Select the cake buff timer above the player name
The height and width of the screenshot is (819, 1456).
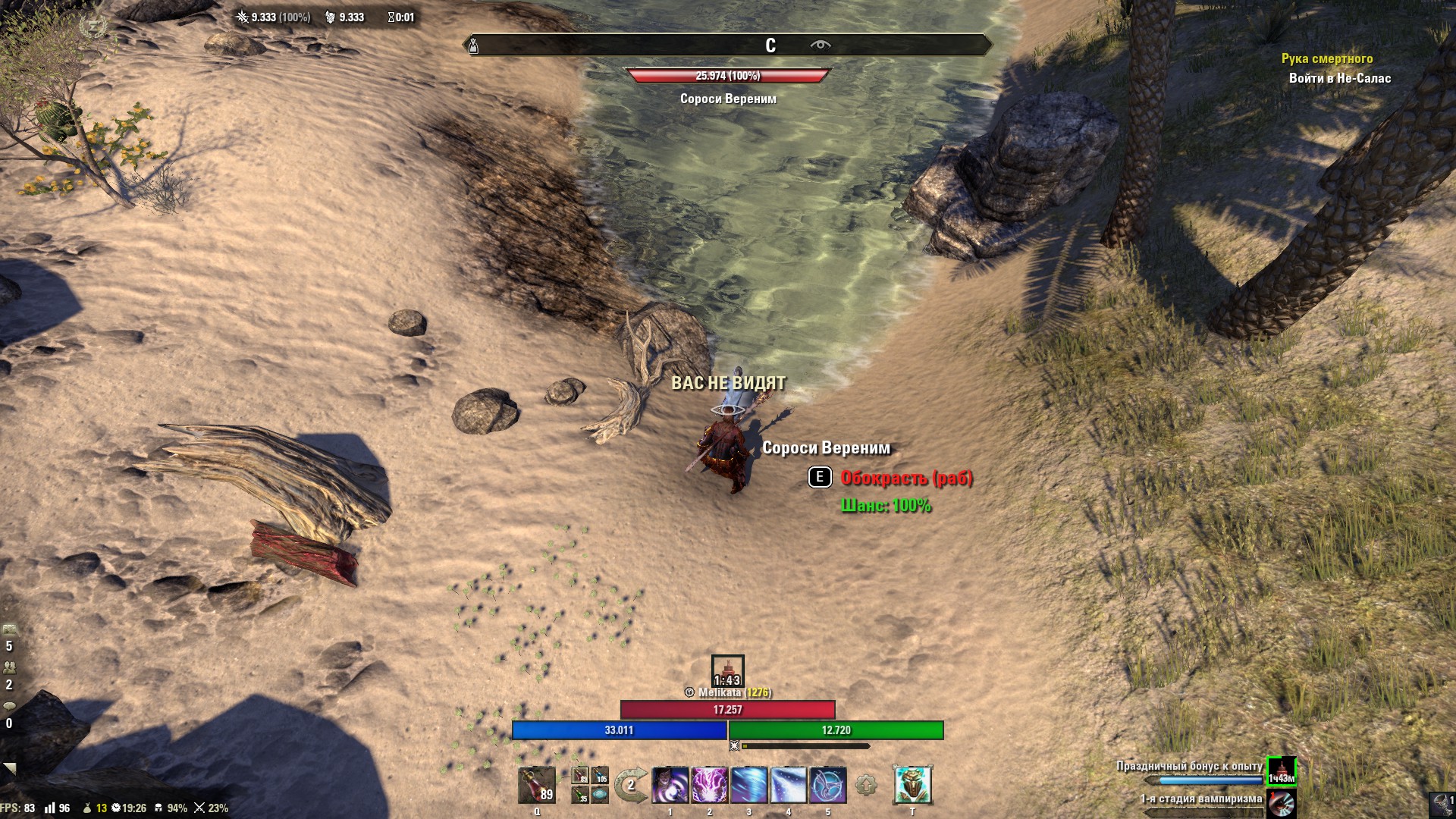(x=727, y=670)
